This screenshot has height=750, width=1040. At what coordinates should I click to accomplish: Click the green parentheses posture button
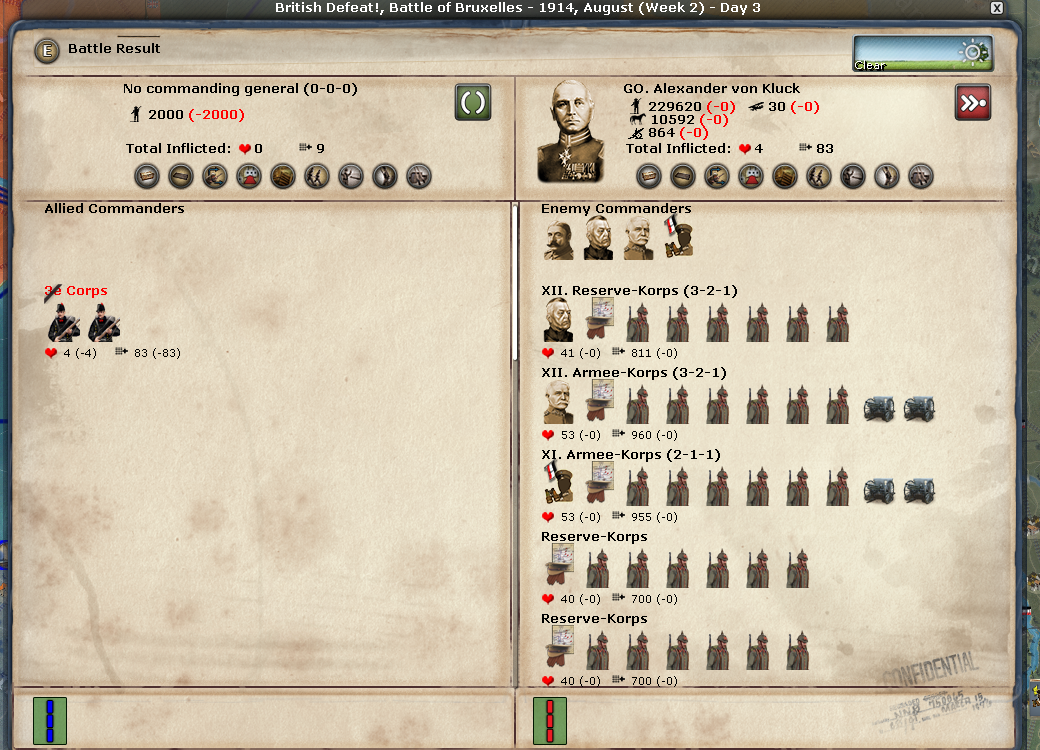[x=473, y=103]
